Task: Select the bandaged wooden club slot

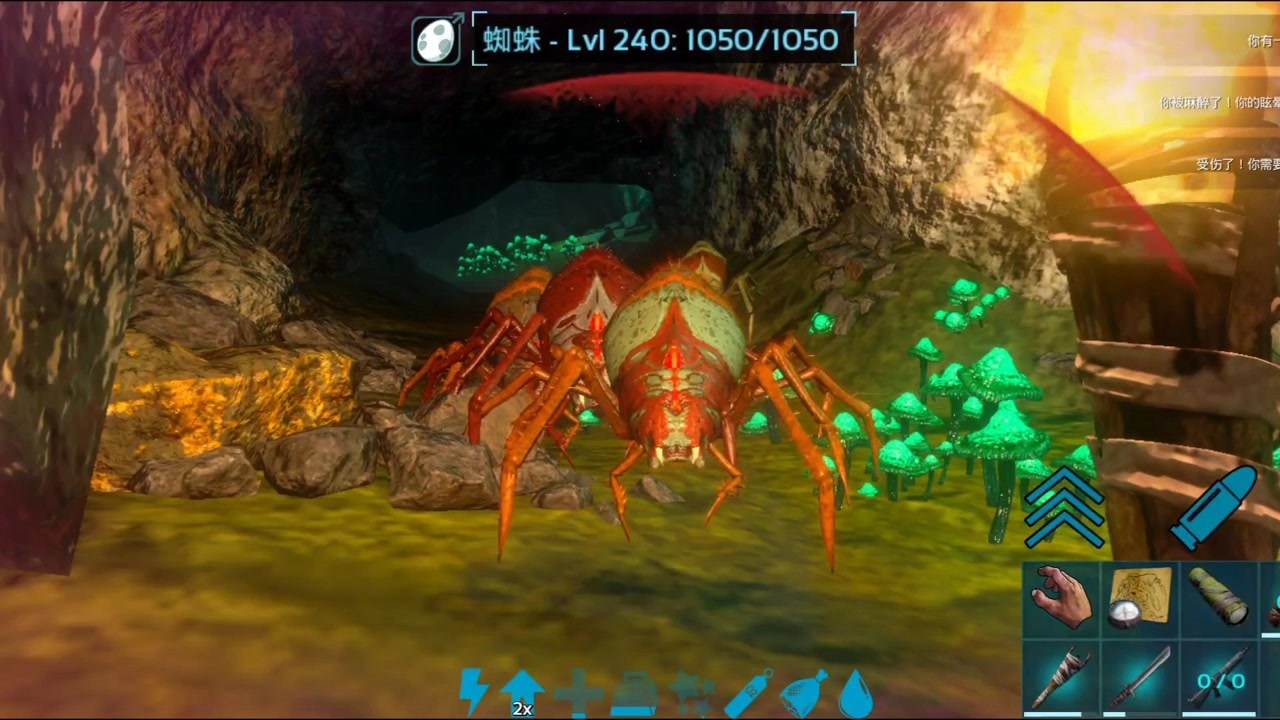Action: click(1061, 679)
